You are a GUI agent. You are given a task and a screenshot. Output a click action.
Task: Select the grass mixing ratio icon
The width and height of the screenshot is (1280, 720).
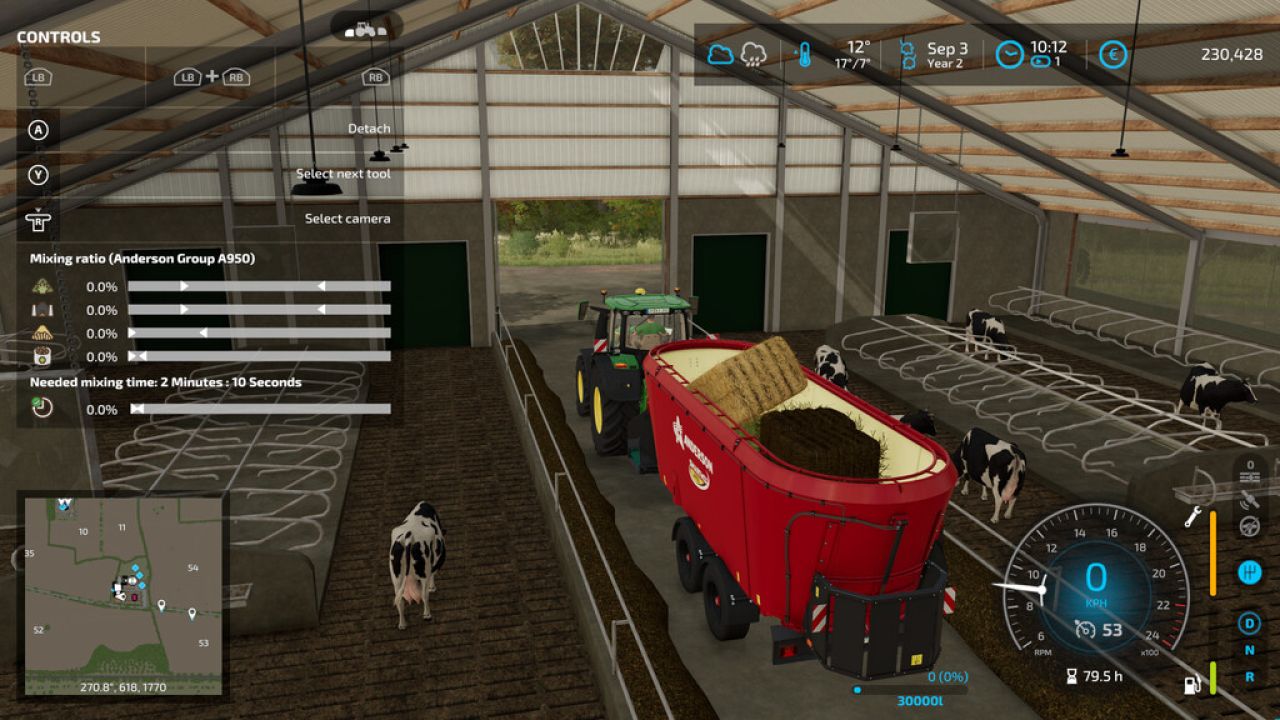pos(42,285)
